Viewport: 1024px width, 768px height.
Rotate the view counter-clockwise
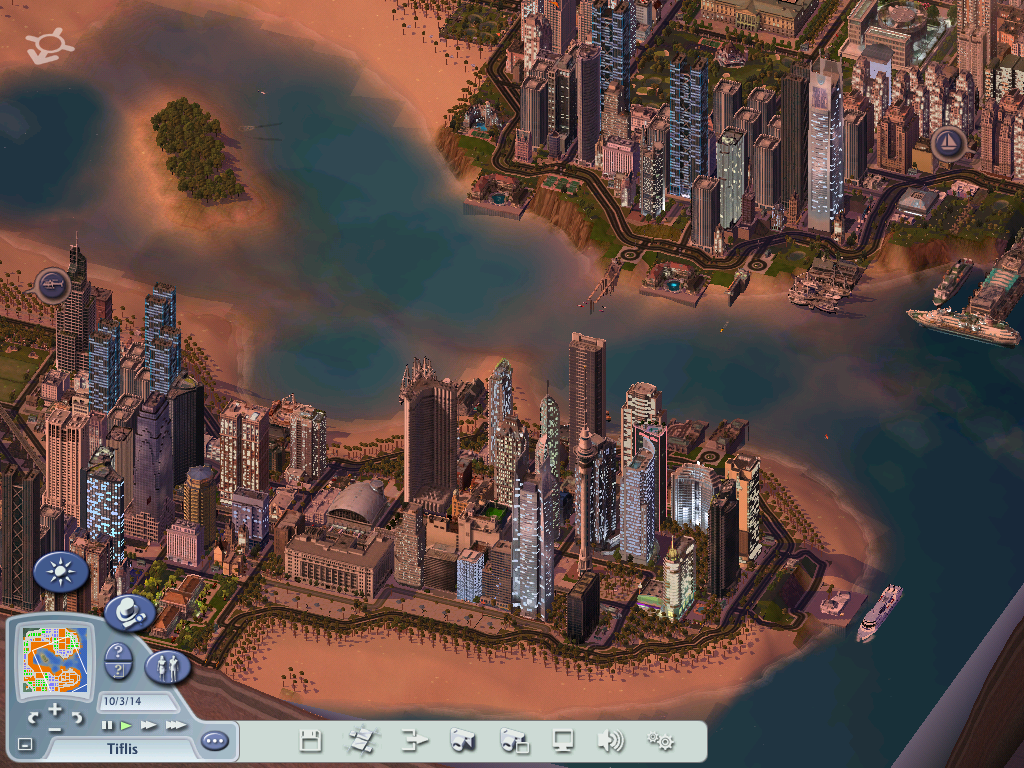[34, 717]
